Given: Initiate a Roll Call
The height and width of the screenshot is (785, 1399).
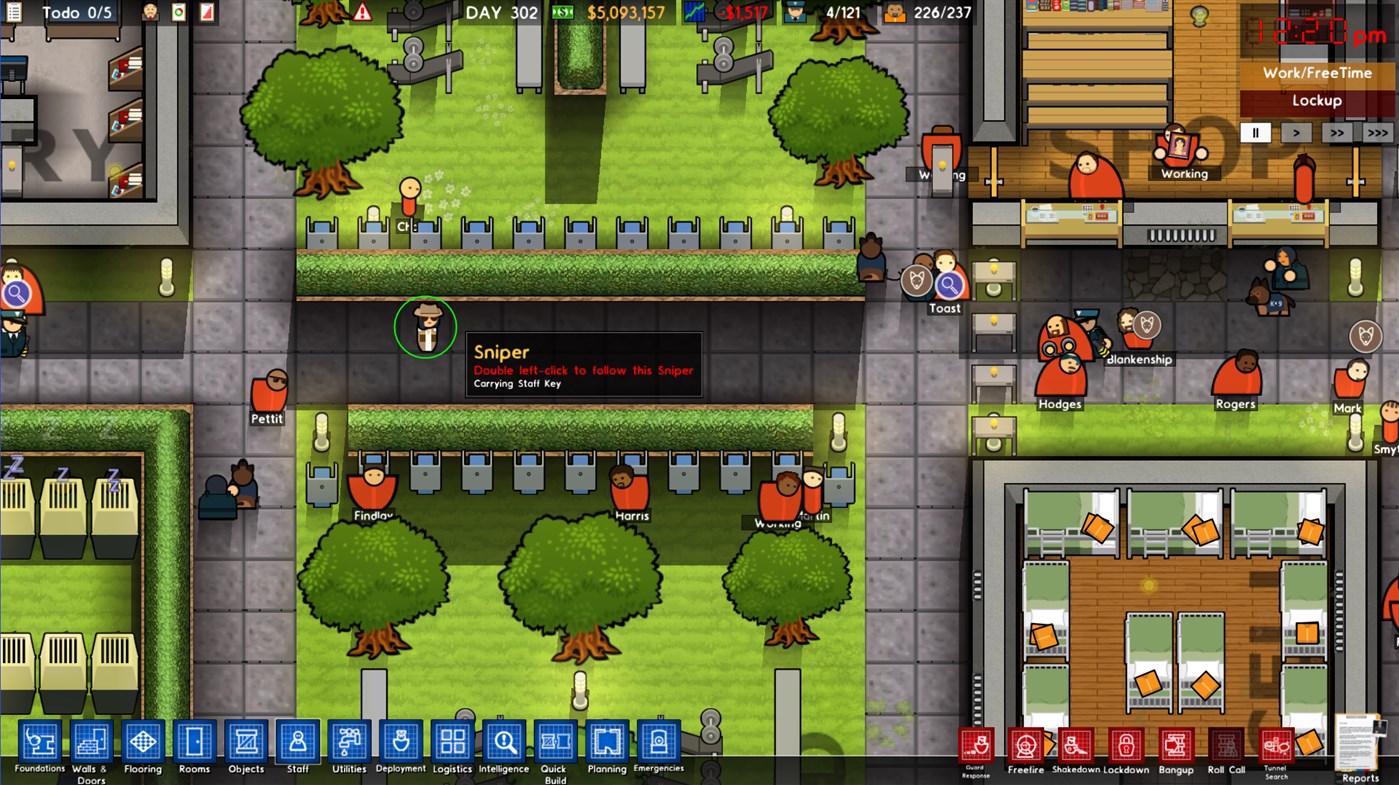Looking at the screenshot, I should point(1226,744).
